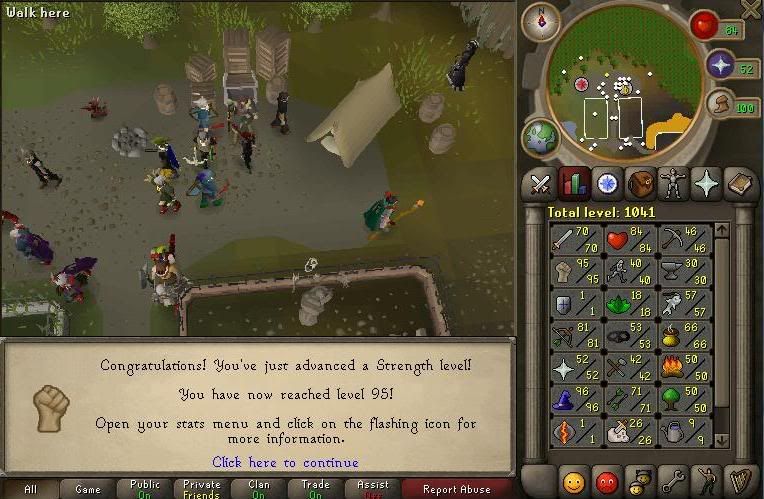764x499 pixels.
Task: Click the compass to face north
Action: click(x=541, y=21)
